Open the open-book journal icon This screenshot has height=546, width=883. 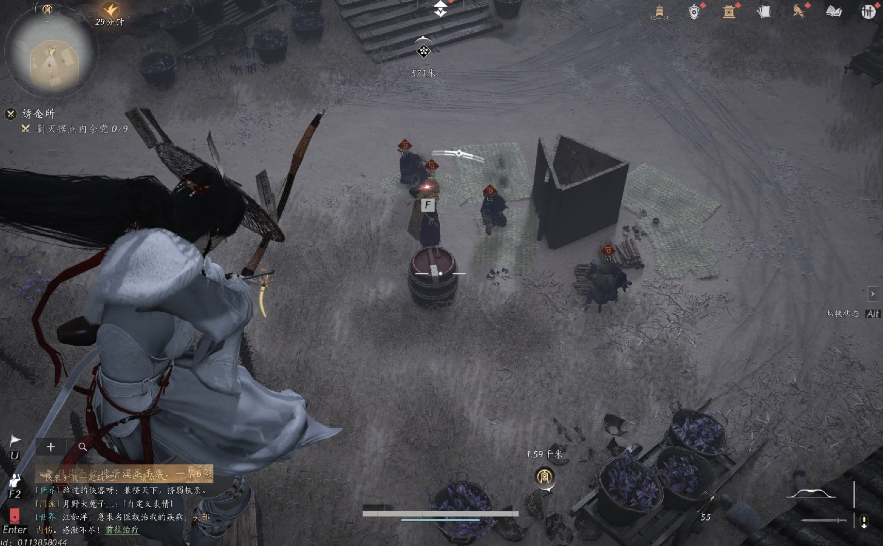(x=834, y=11)
